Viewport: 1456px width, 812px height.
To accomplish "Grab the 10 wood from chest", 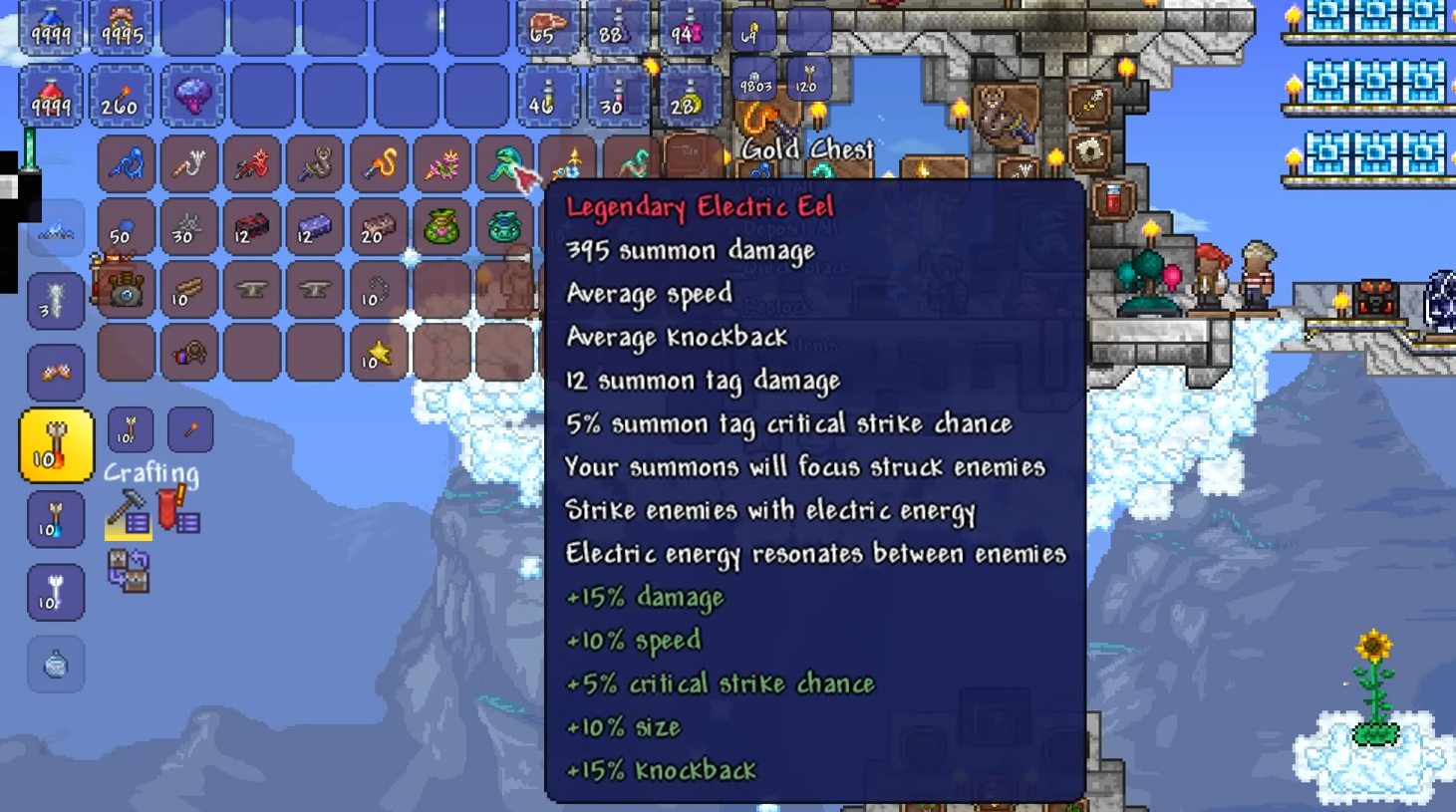I will tap(188, 290).
